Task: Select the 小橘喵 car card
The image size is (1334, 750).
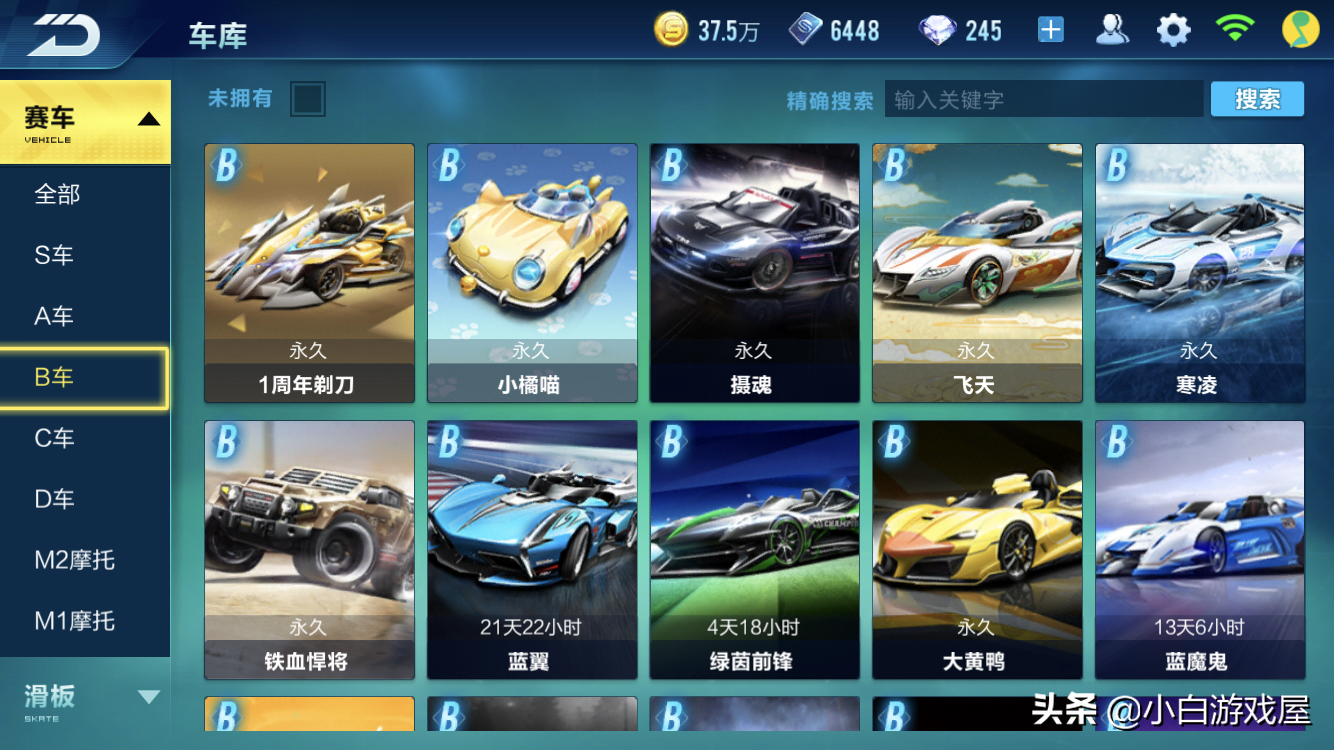Action: pos(532,272)
